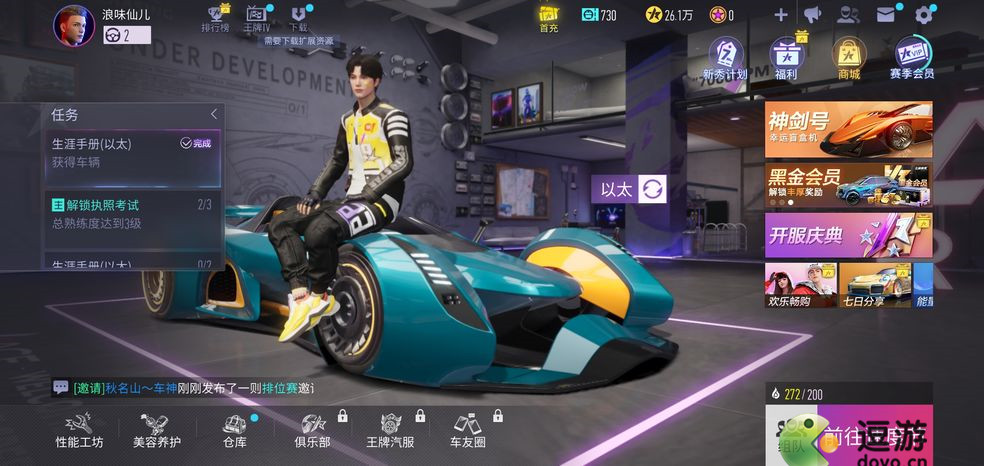Open the mail envelope icon
This screenshot has width=984, height=466.
pos(886,15)
